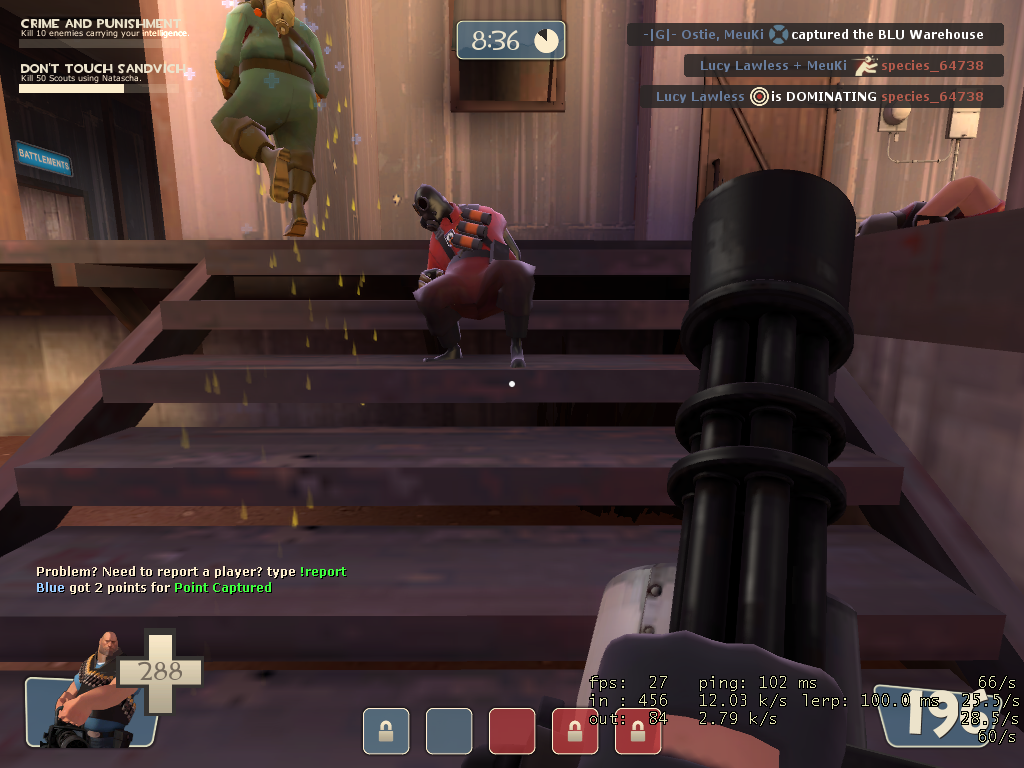1024x768 pixels.
Task: Select the Point Captured chat line
Action: (x=154, y=588)
